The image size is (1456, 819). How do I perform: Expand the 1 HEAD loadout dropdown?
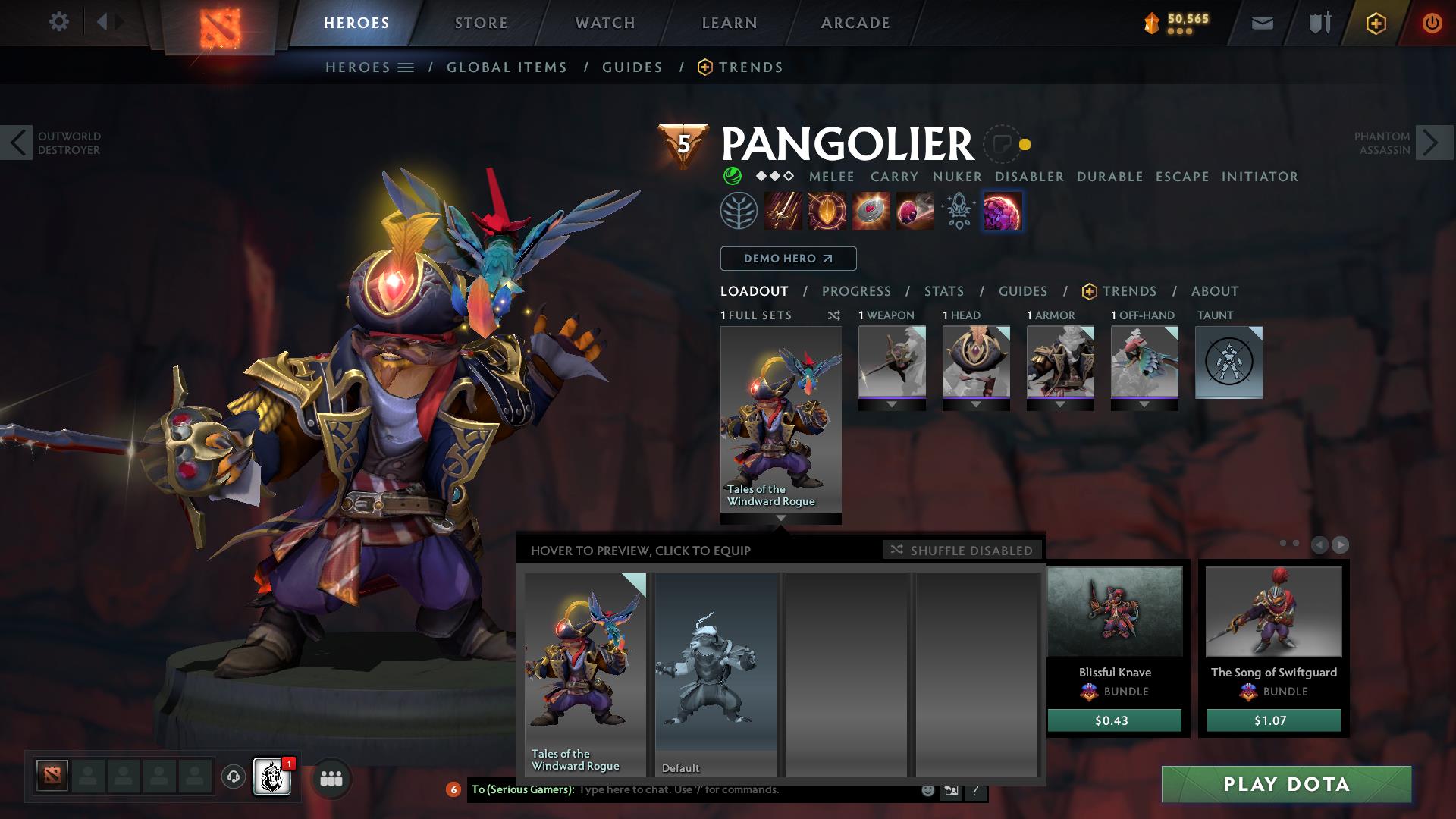click(x=976, y=404)
